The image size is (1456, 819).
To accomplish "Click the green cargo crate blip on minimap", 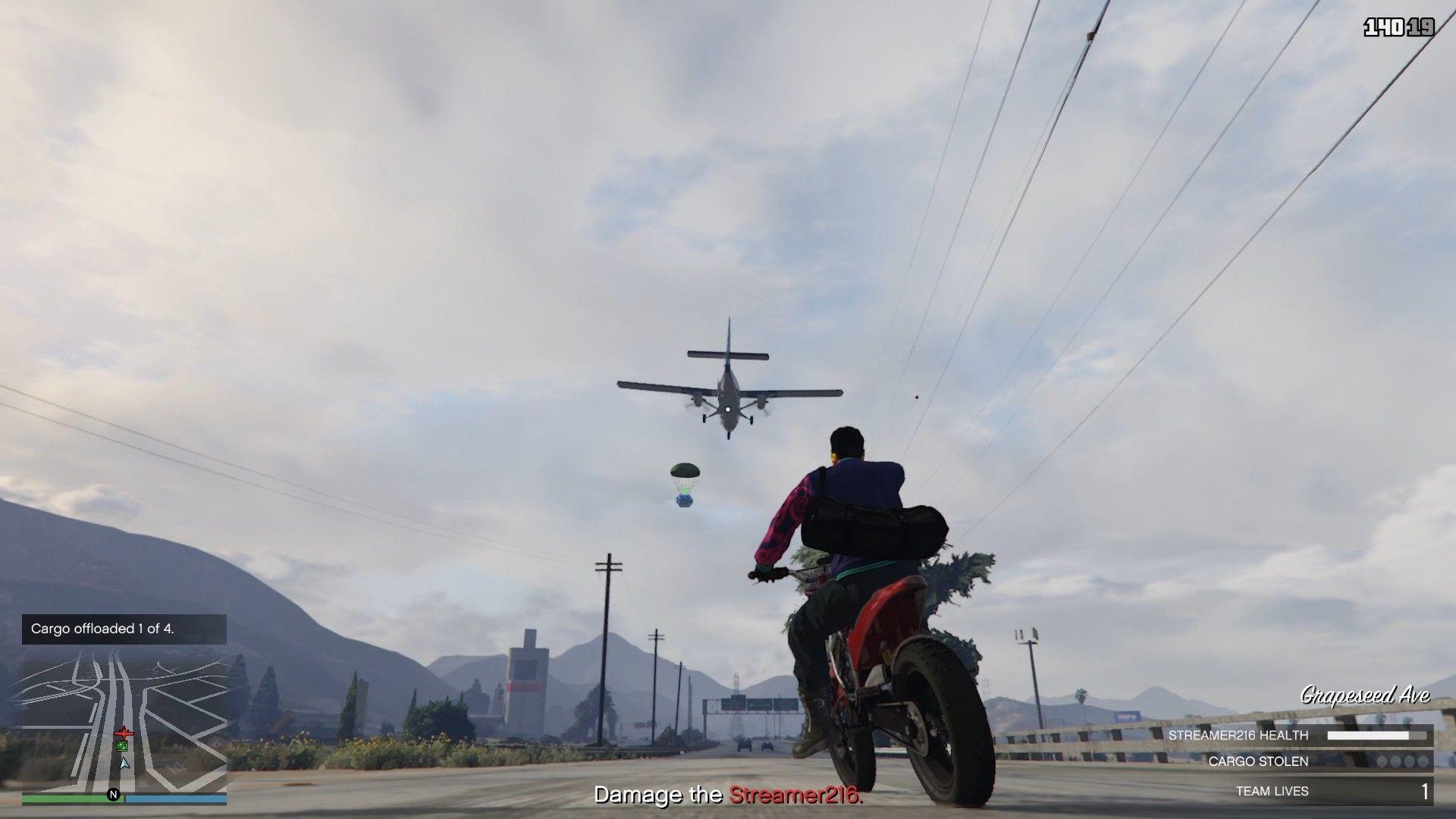I will (x=122, y=745).
